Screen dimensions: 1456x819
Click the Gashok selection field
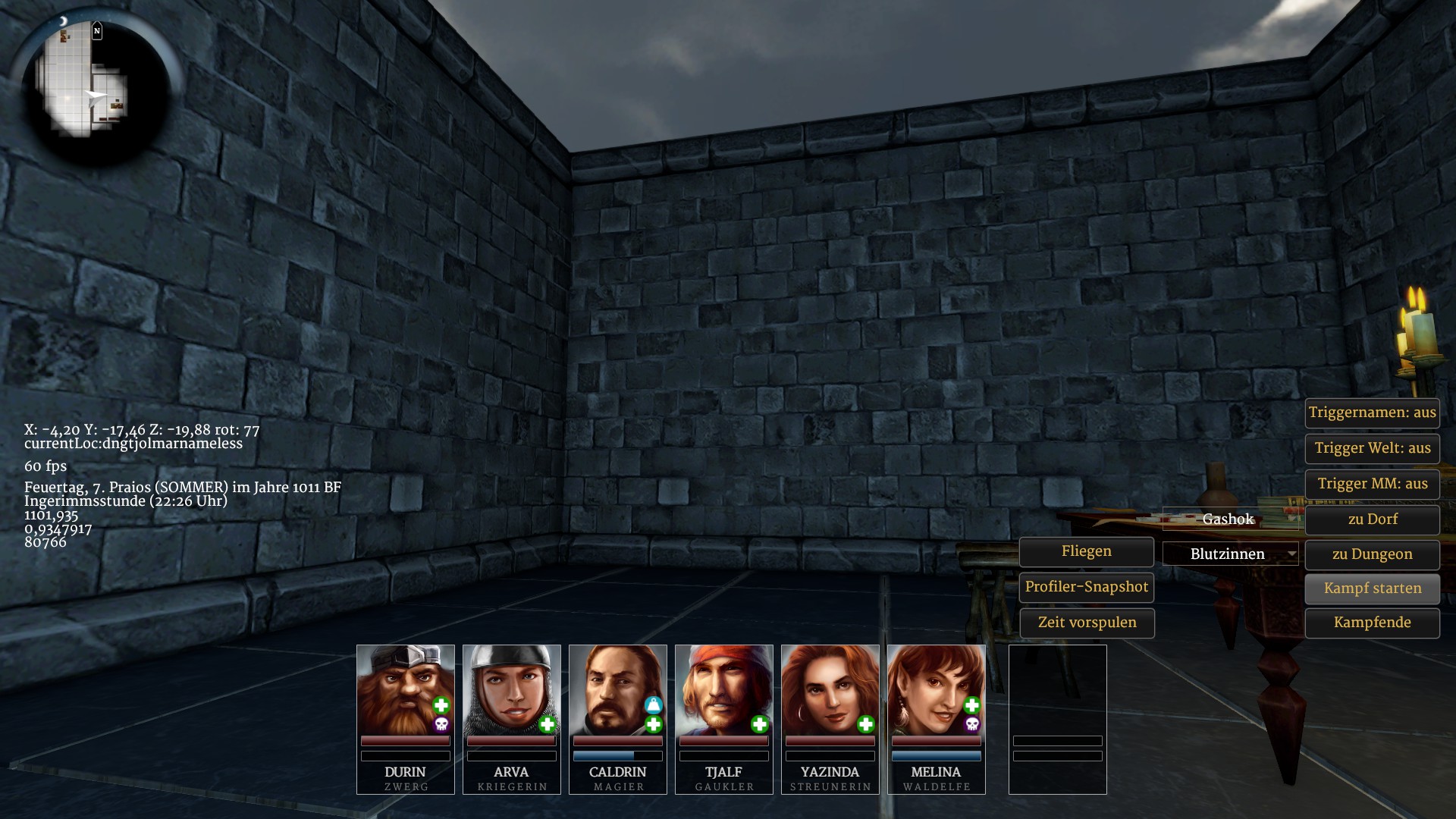coord(1230,519)
